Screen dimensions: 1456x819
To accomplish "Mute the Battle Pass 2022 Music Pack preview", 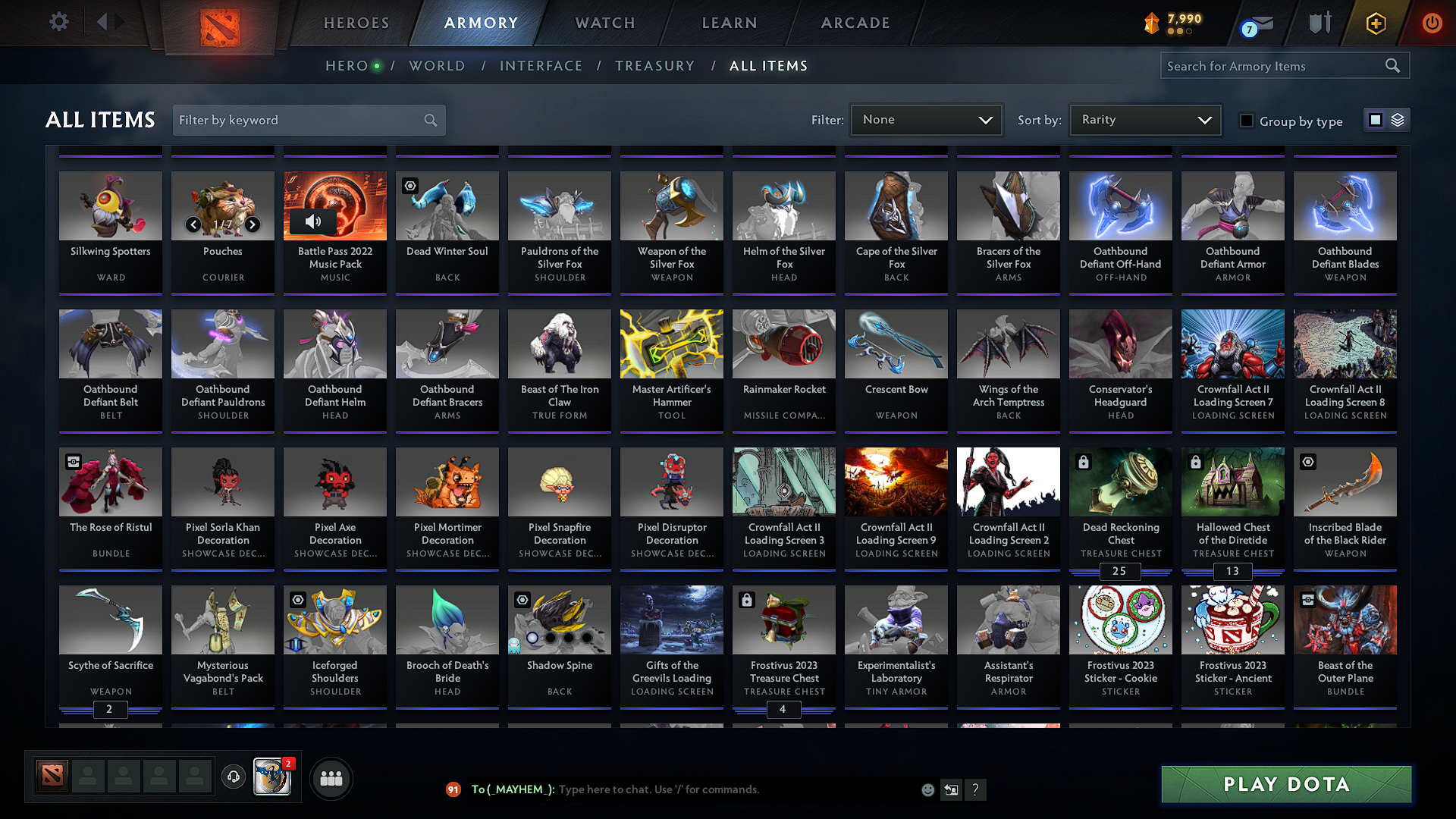I will [x=314, y=222].
